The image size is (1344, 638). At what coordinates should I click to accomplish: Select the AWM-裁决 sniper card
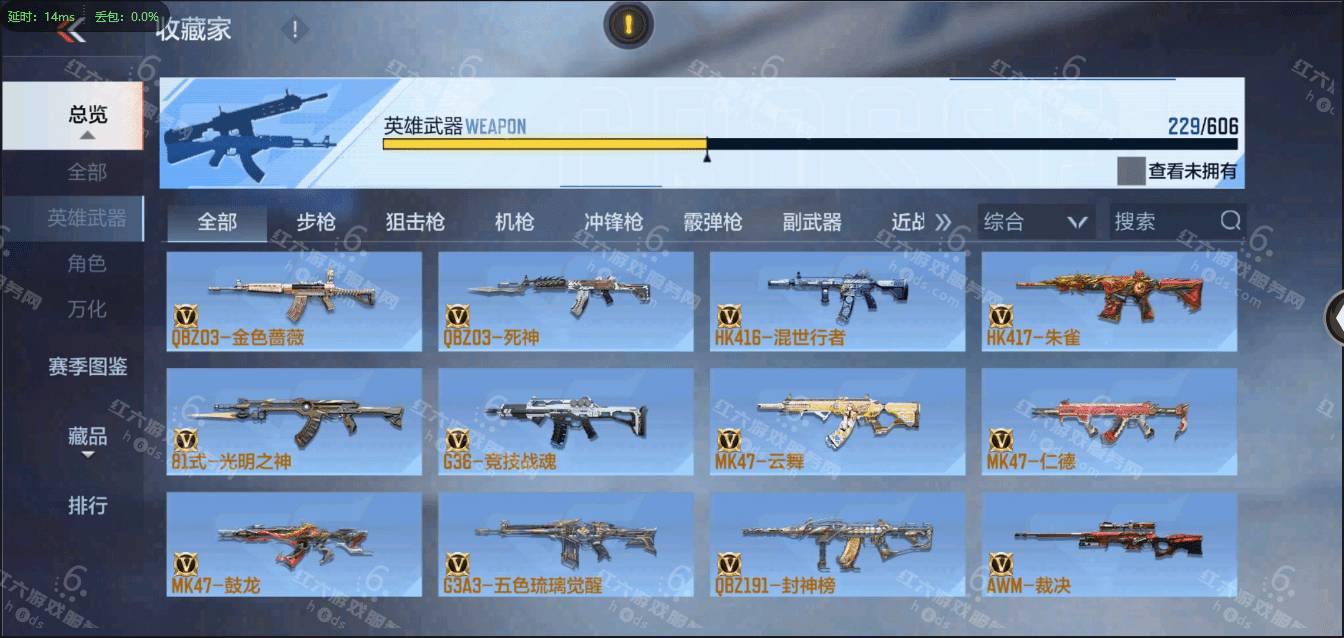tap(1109, 546)
